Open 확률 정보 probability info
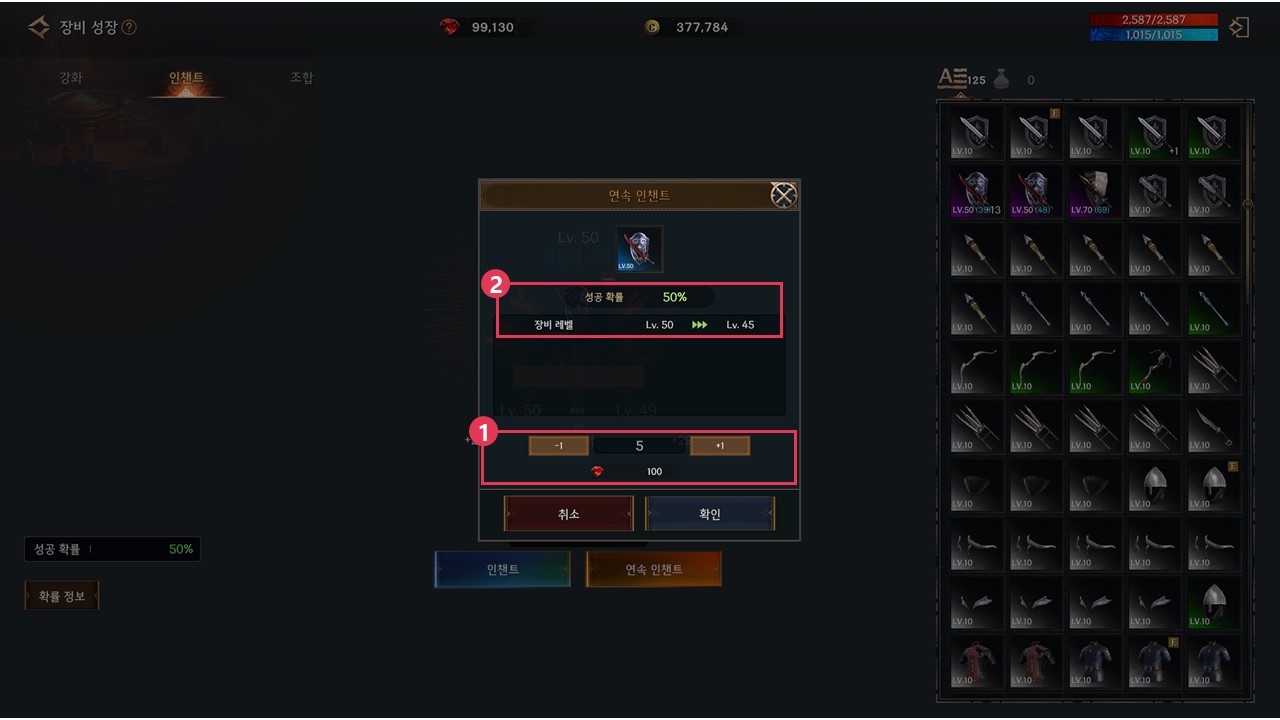1280x720 pixels. click(x=62, y=597)
